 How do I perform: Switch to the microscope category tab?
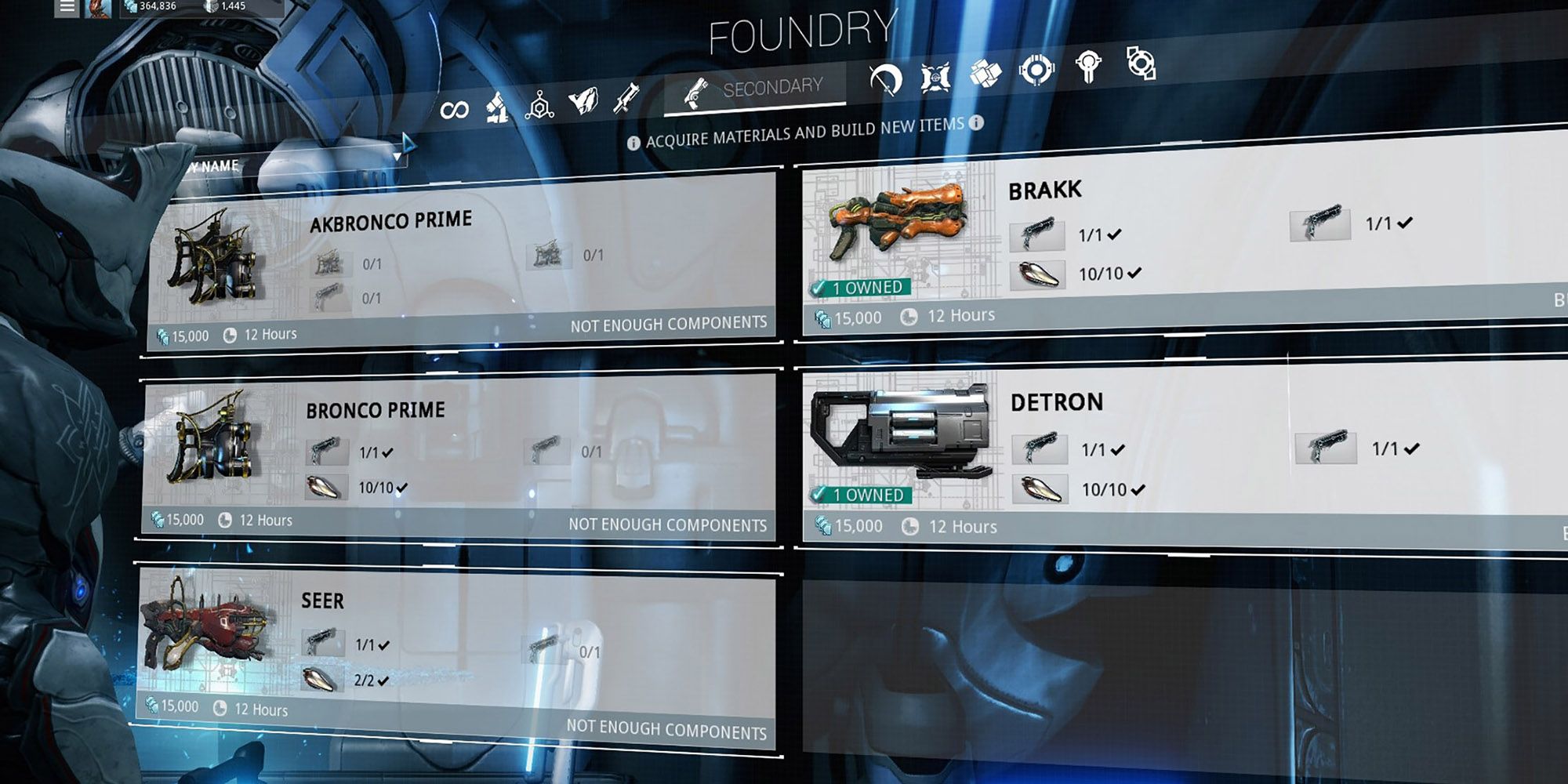point(496,107)
